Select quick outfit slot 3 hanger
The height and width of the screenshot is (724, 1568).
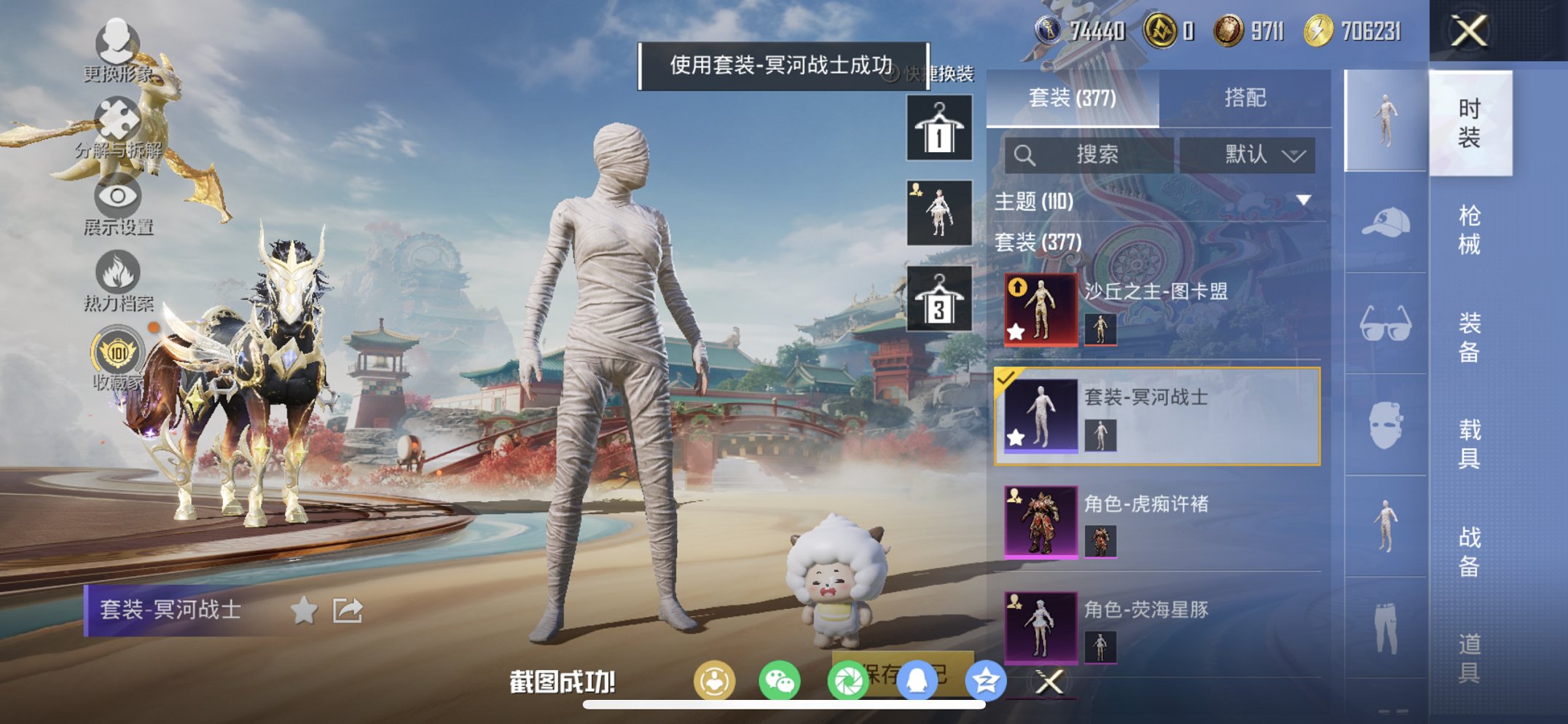(938, 297)
